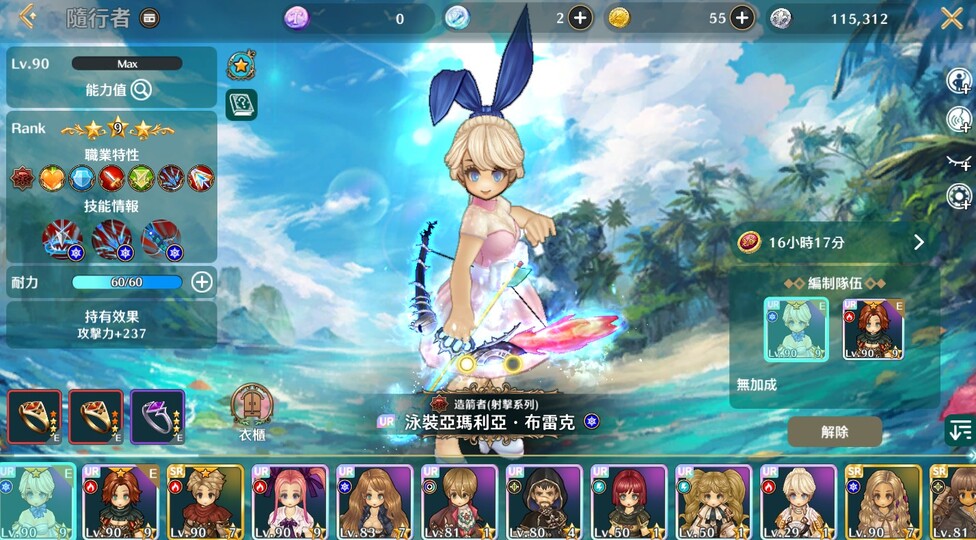Select the purple ring equipment slot
The height and width of the screenshot is (540, 976).
coord(157,416)
